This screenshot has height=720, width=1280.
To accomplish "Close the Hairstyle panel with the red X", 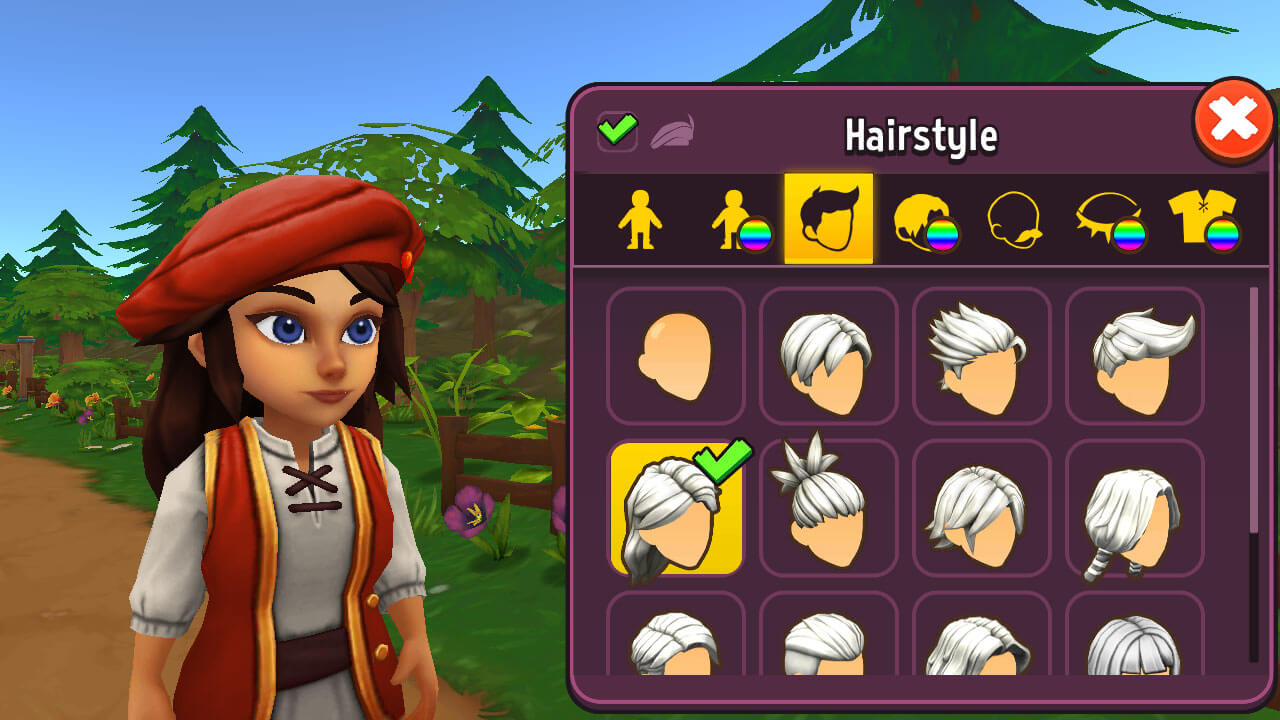I will [1234, 120].
